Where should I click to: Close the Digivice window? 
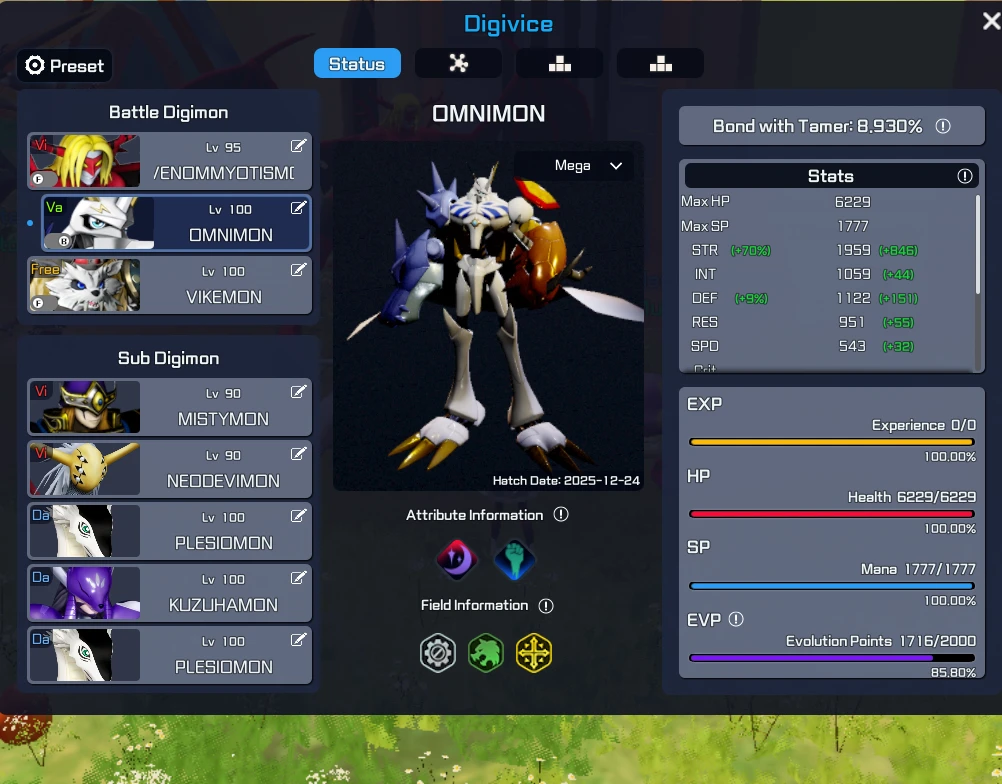[990, 21]
